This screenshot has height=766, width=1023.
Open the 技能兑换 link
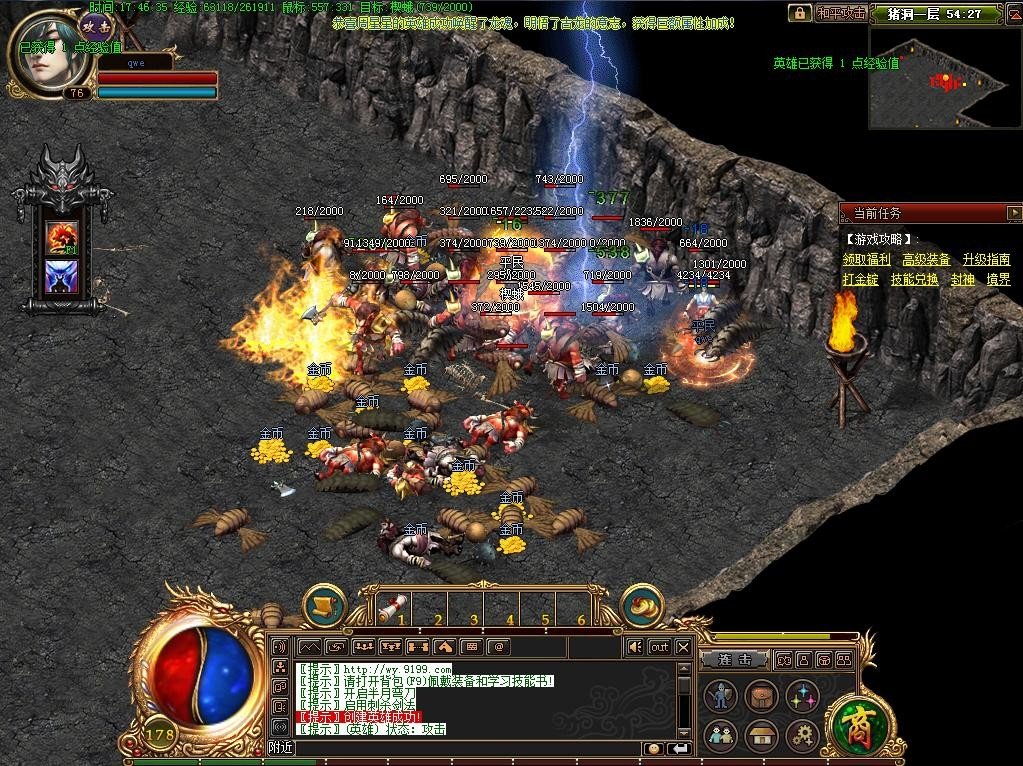coord(914,280)
